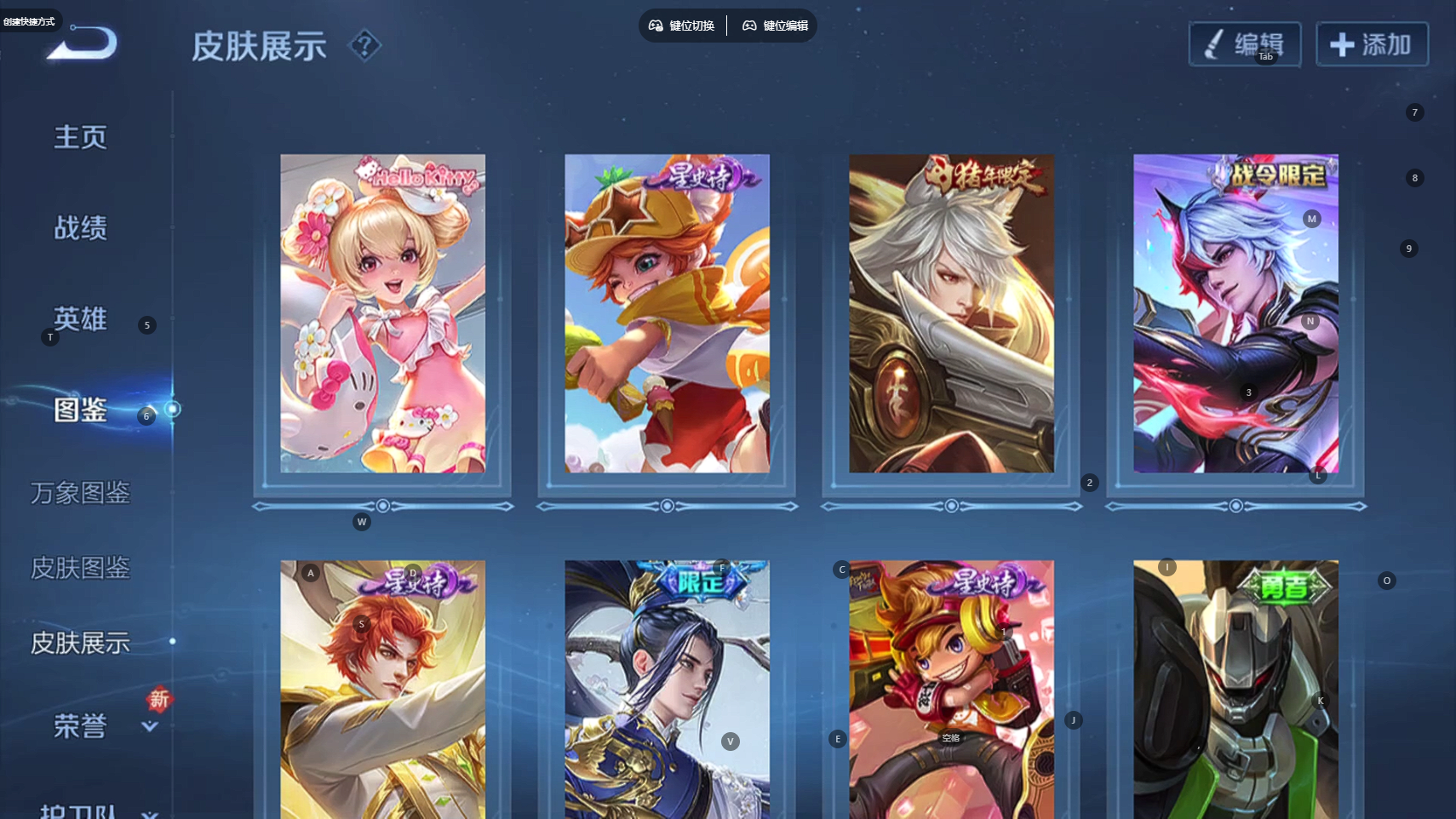Show help via the question mark icon
Screen dimensions: 1456x819
pyautogui.click(x=364, y=45)
